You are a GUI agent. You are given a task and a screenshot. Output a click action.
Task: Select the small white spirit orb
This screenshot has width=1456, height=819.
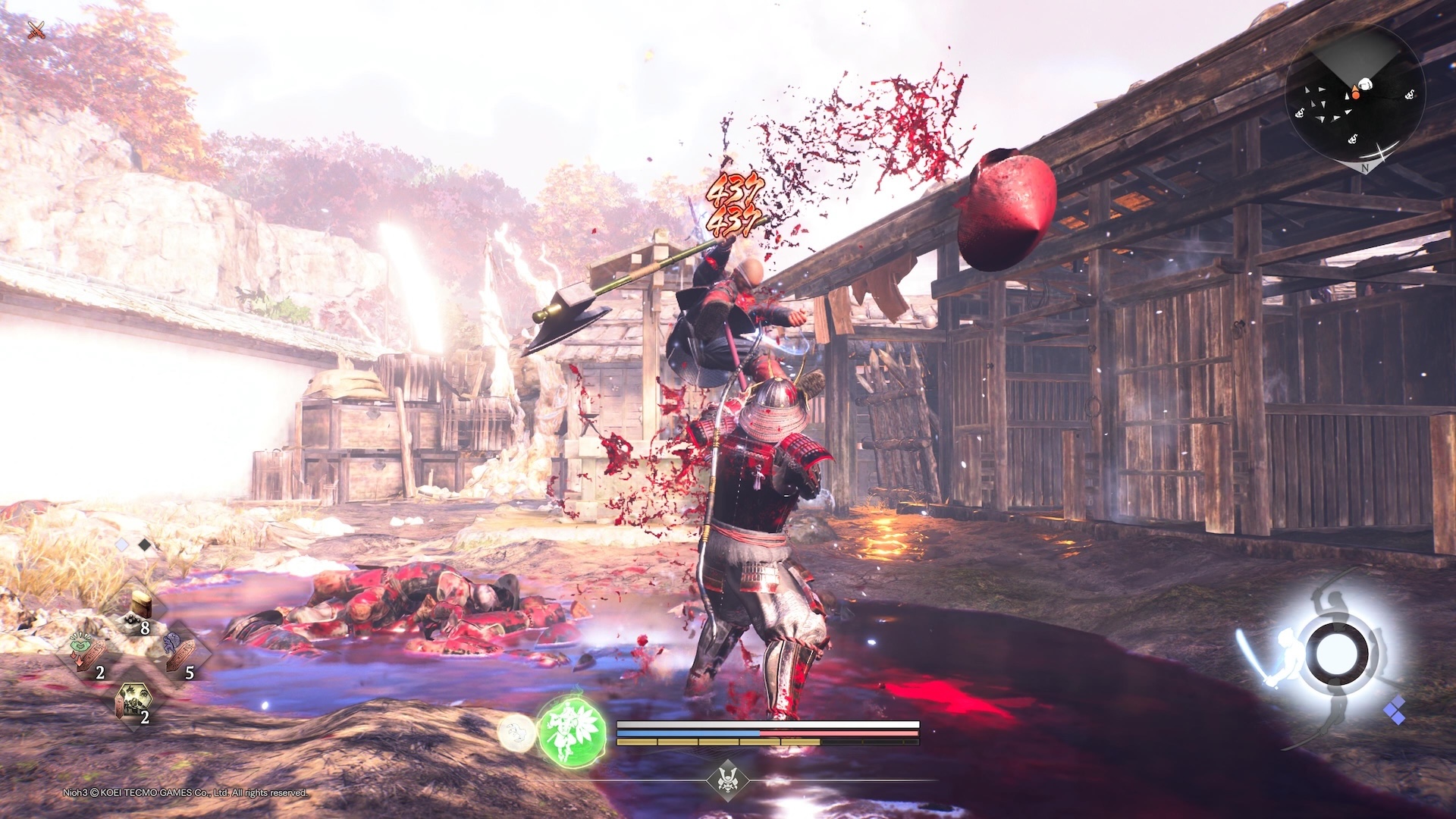pos(516,733)
